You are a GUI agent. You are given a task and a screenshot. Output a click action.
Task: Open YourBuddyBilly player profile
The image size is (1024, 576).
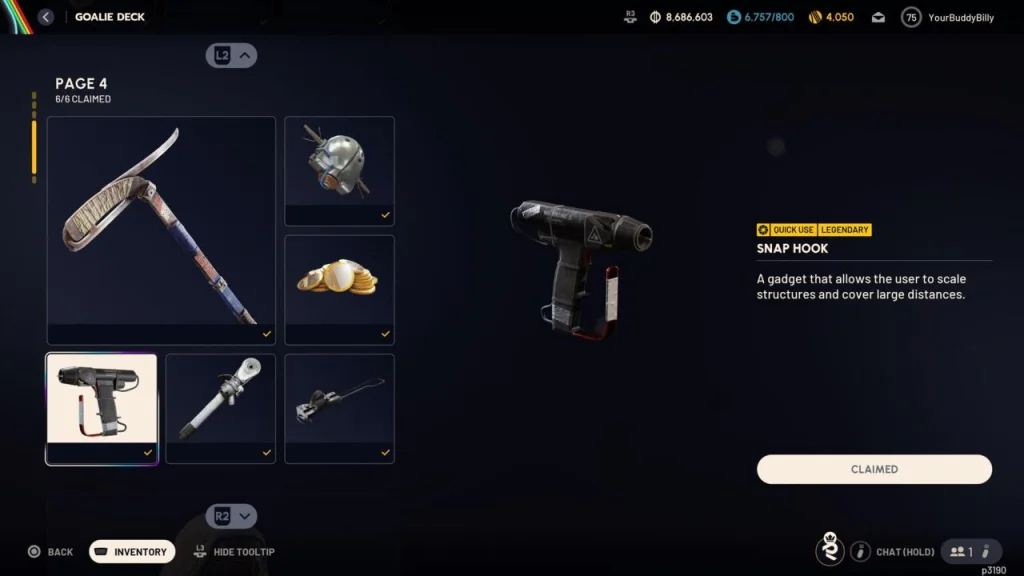(x=948, y=17)
